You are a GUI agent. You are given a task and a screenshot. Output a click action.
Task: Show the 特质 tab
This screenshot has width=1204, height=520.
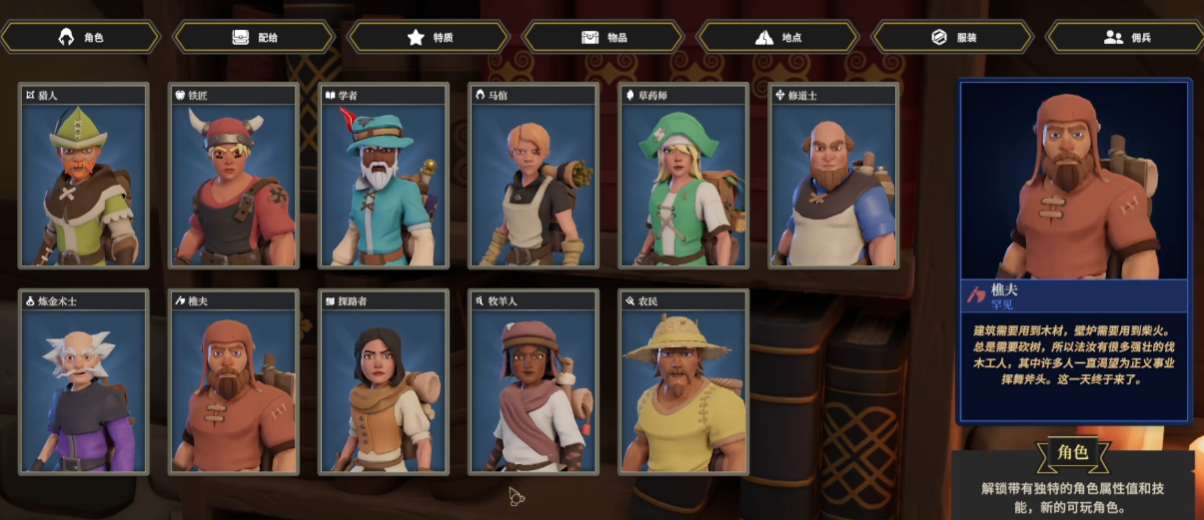pos(429,37)
